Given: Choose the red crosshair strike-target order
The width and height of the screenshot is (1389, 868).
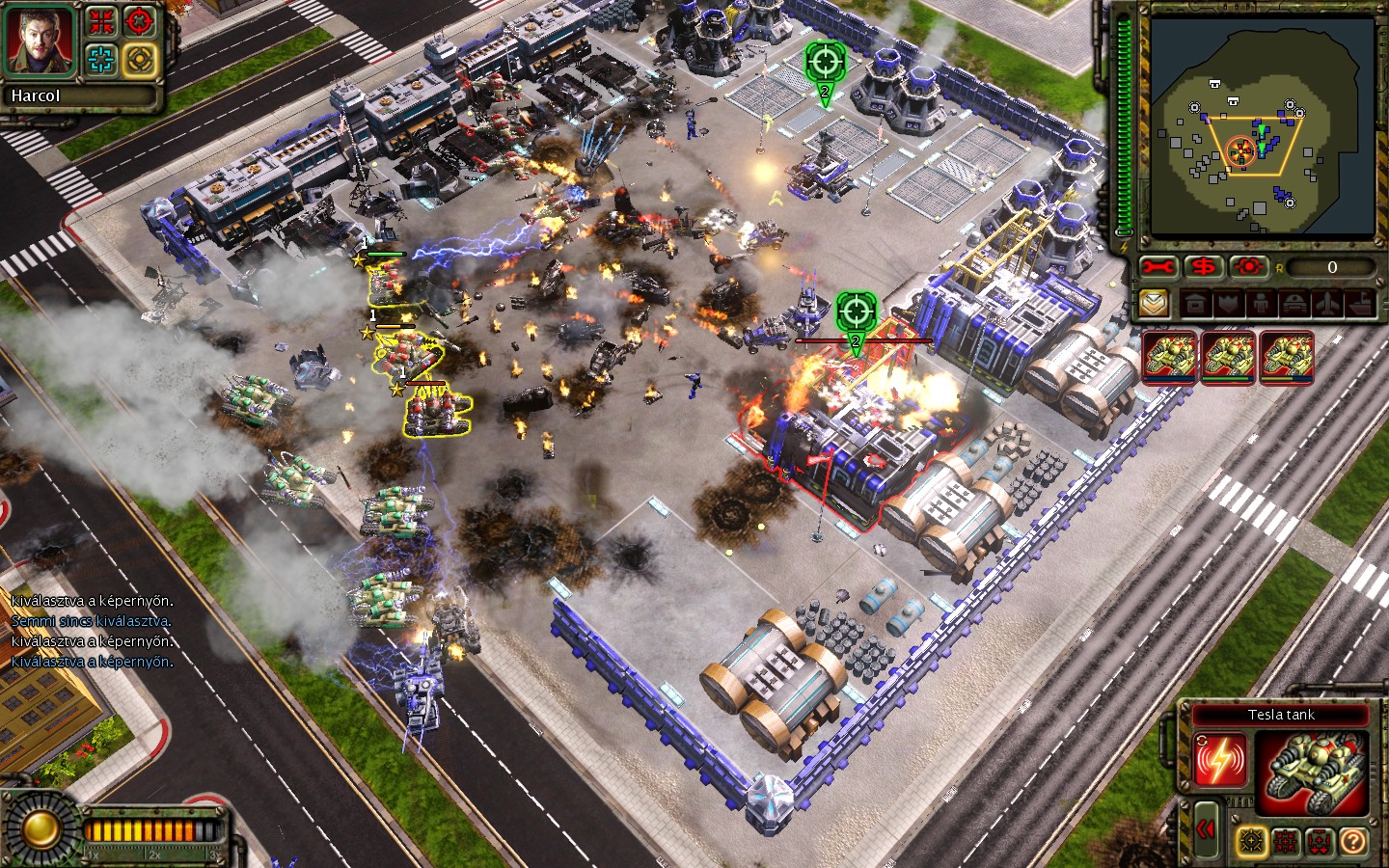Looking at the screenshot, I should coord(140,21).
